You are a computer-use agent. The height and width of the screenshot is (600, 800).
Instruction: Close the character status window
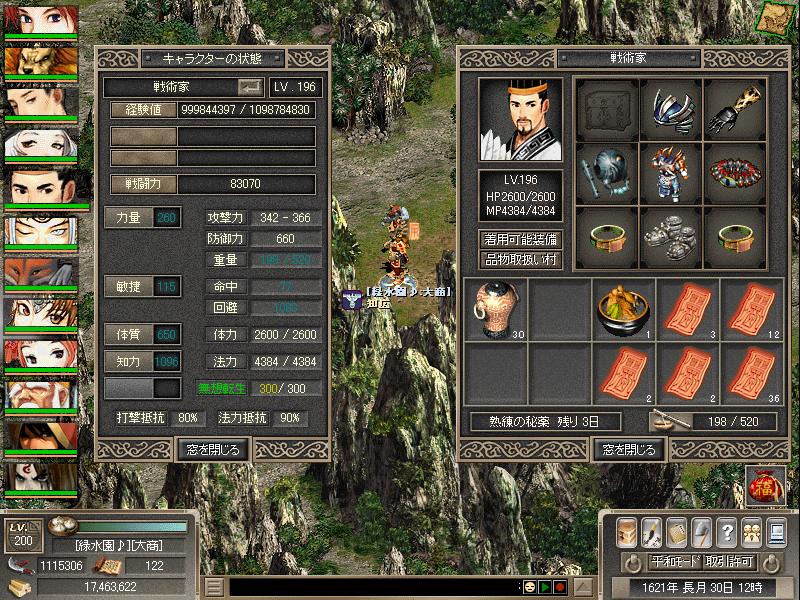click(x=212, y=450)
